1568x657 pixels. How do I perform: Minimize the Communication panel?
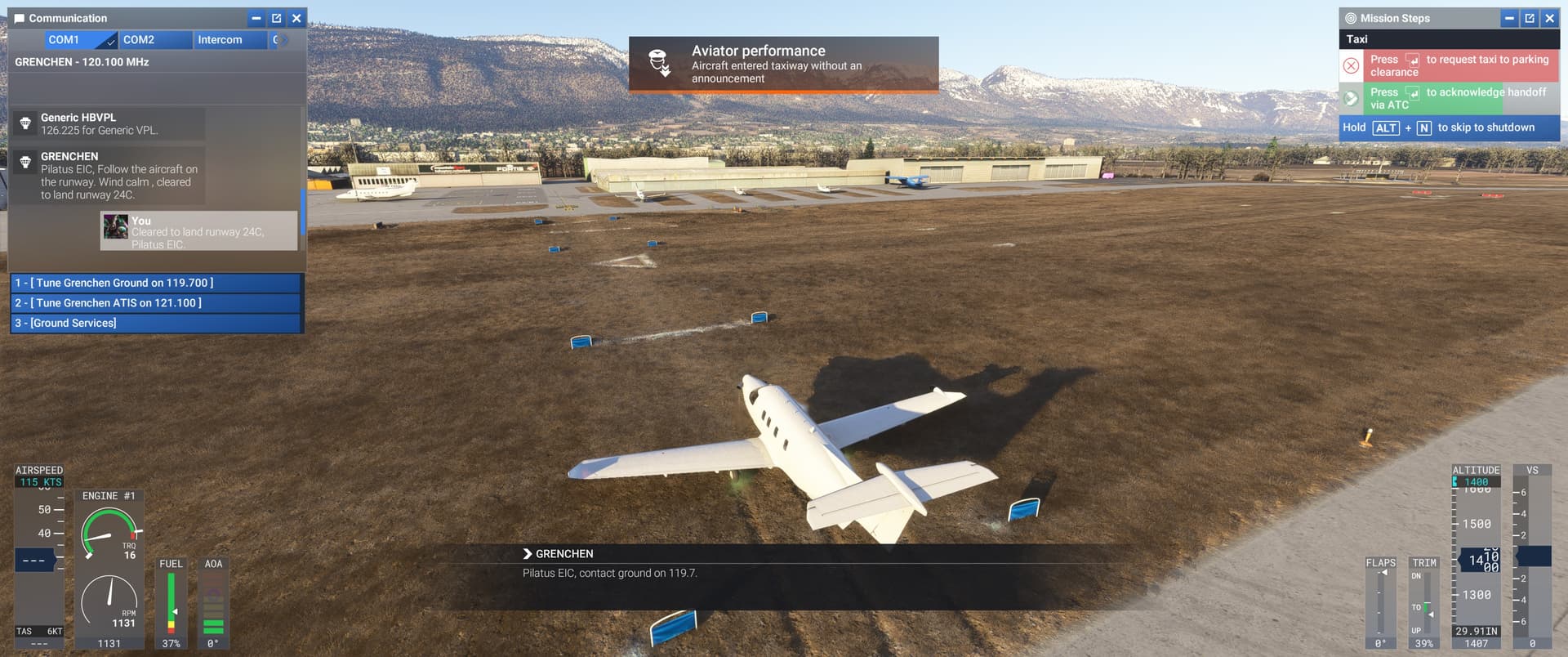pos(256,18)
